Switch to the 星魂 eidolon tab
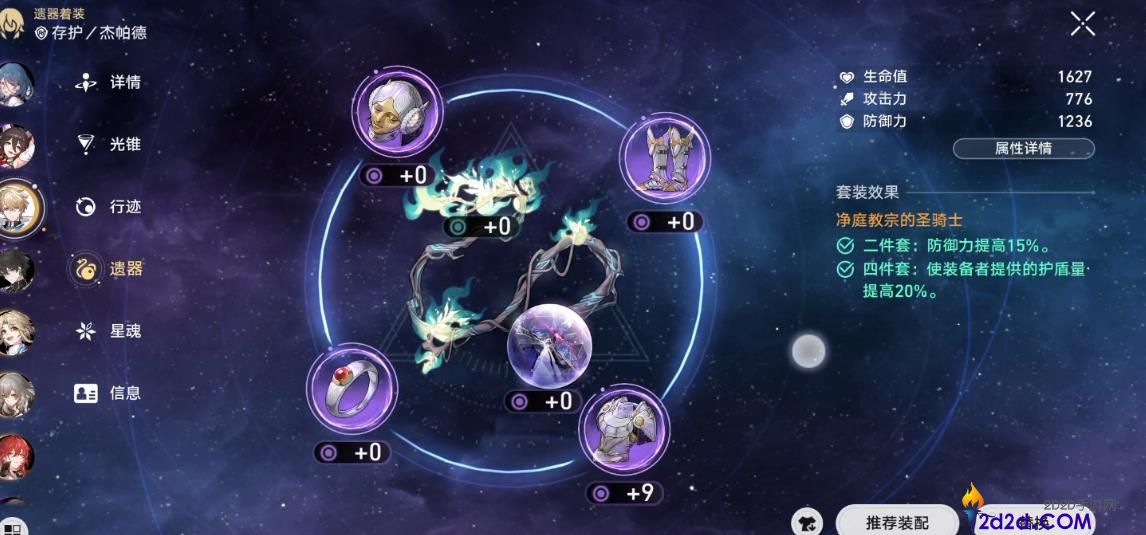Viewport: 1146px width, 535px height. click(x=109, y=330)
